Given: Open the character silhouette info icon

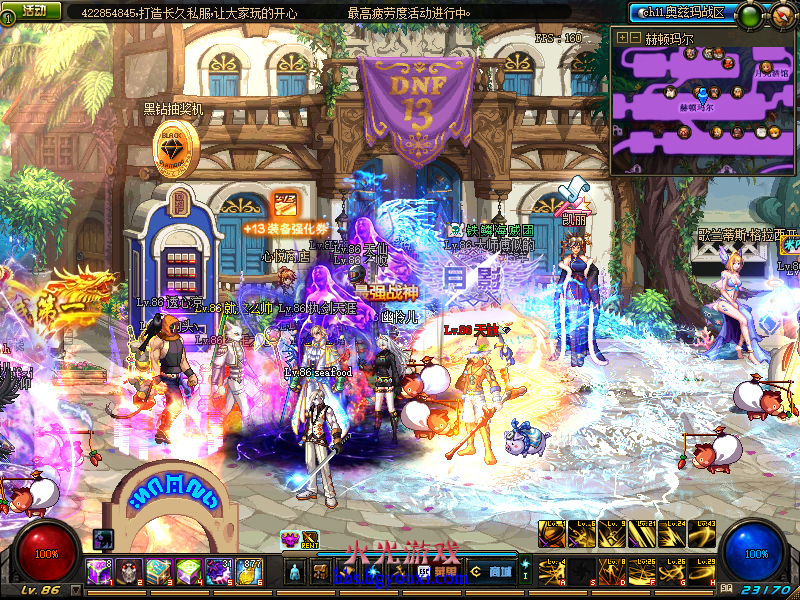Looking at the screenshot, I should click(294, 572).
